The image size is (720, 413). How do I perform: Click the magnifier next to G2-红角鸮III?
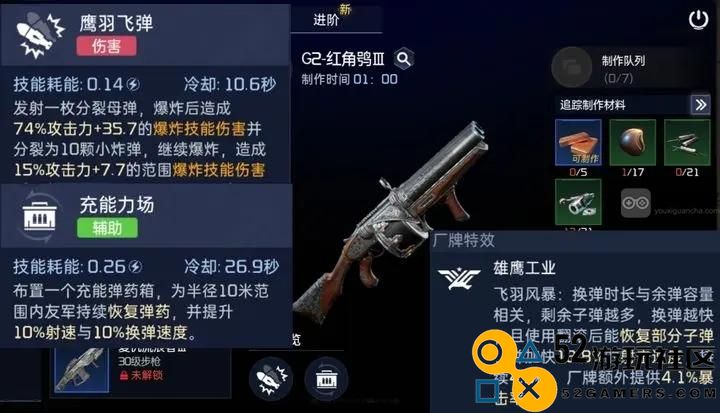click(404, 59)
